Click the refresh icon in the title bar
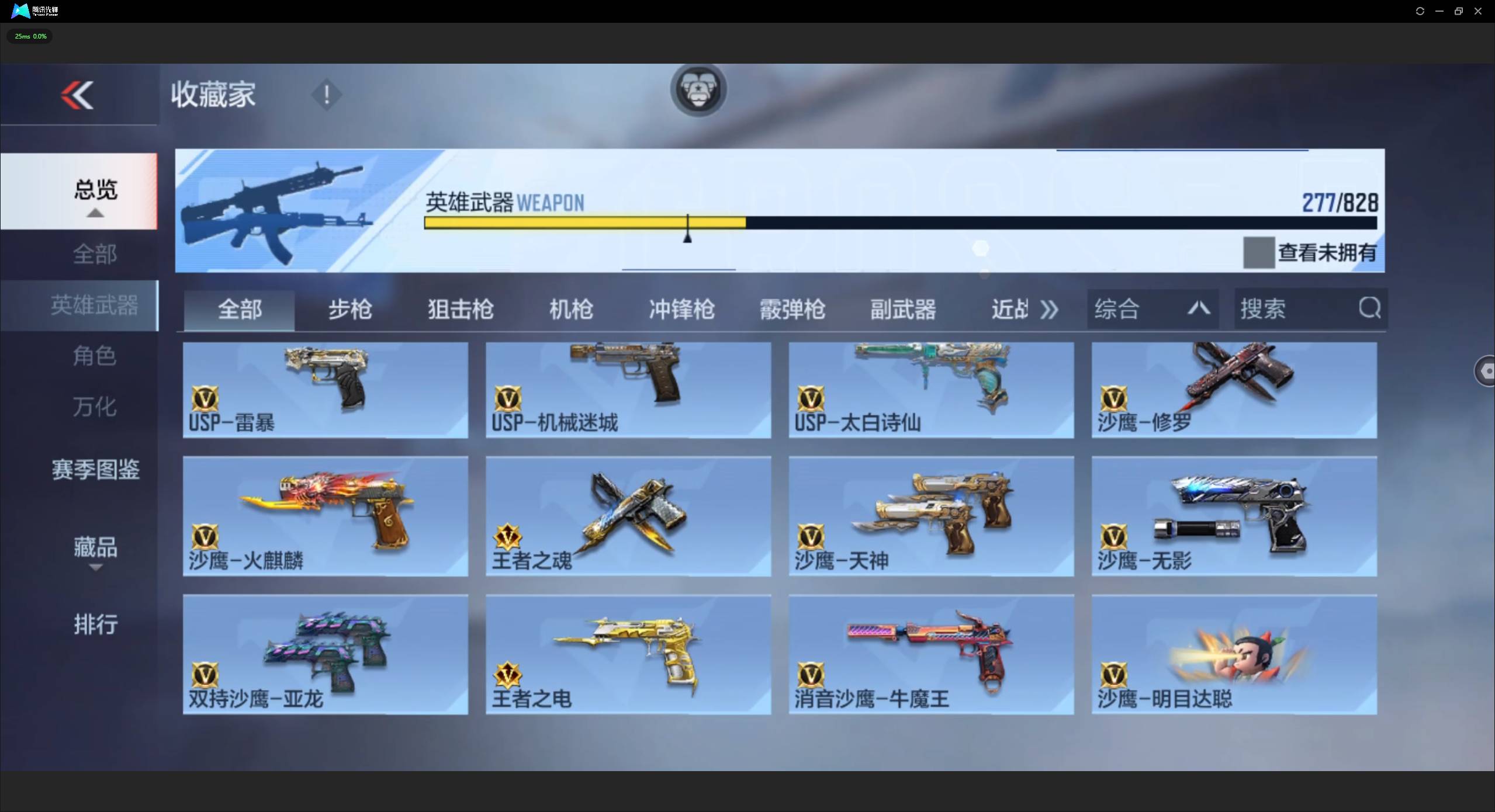This screenshot has width=1495, height=812. point(1419,11)
